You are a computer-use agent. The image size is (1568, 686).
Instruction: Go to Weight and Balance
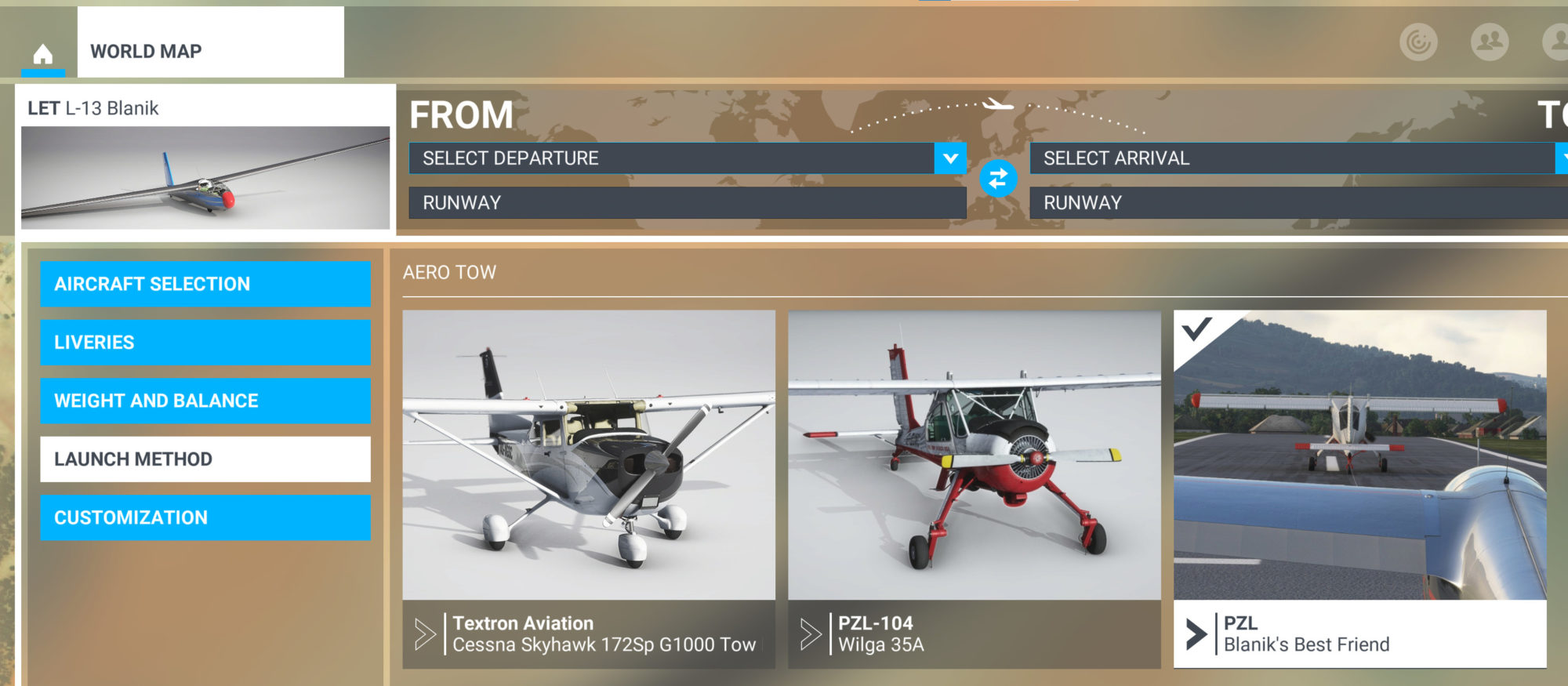(205, 401)
